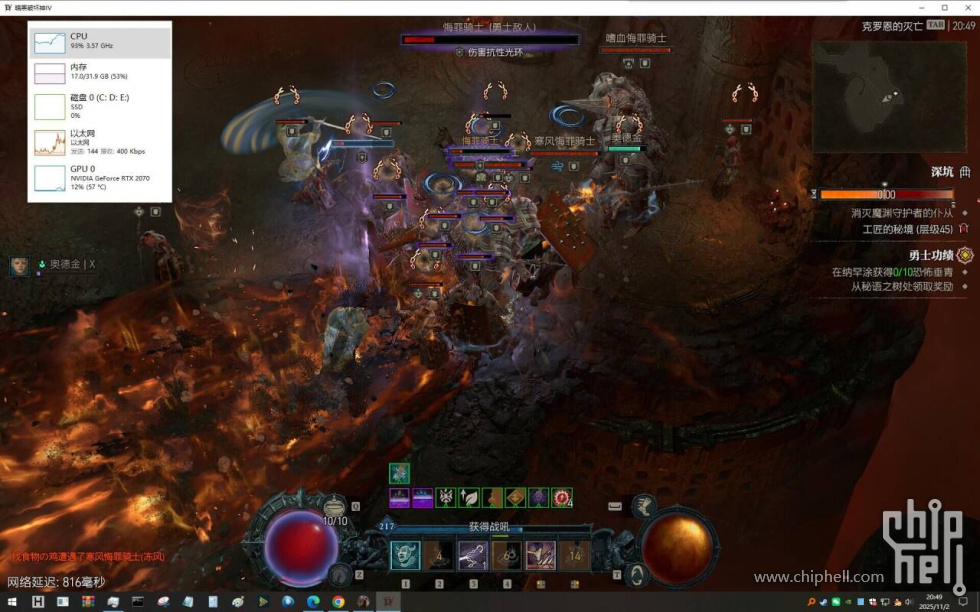
Task: Use the lightning chain skill in slot 3
Action: (473, 555)
